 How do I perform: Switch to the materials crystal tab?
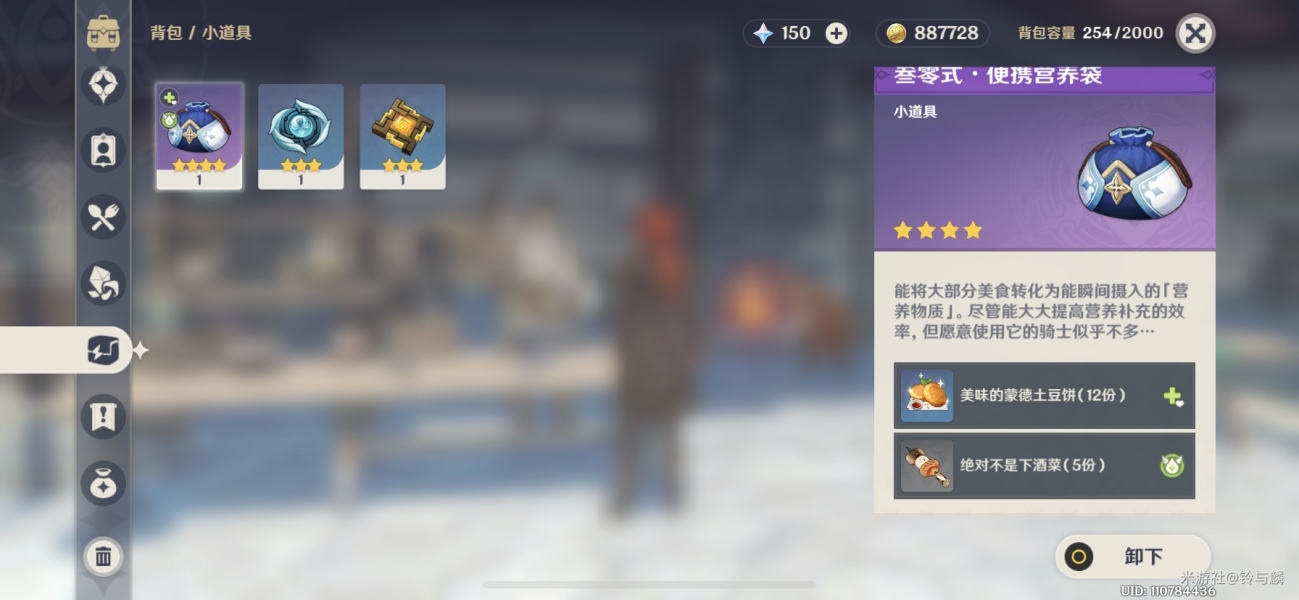tap(103, 283)
